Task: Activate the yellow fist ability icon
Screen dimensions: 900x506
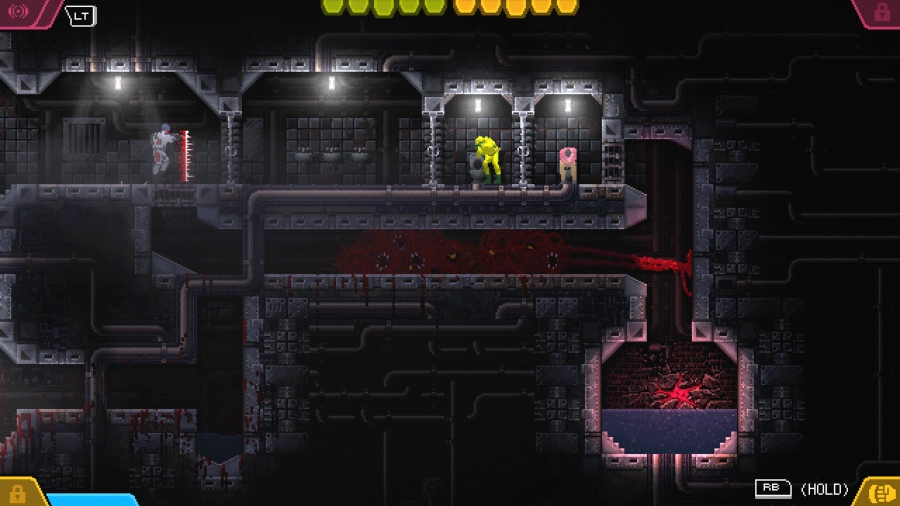Action: [881, 492]
